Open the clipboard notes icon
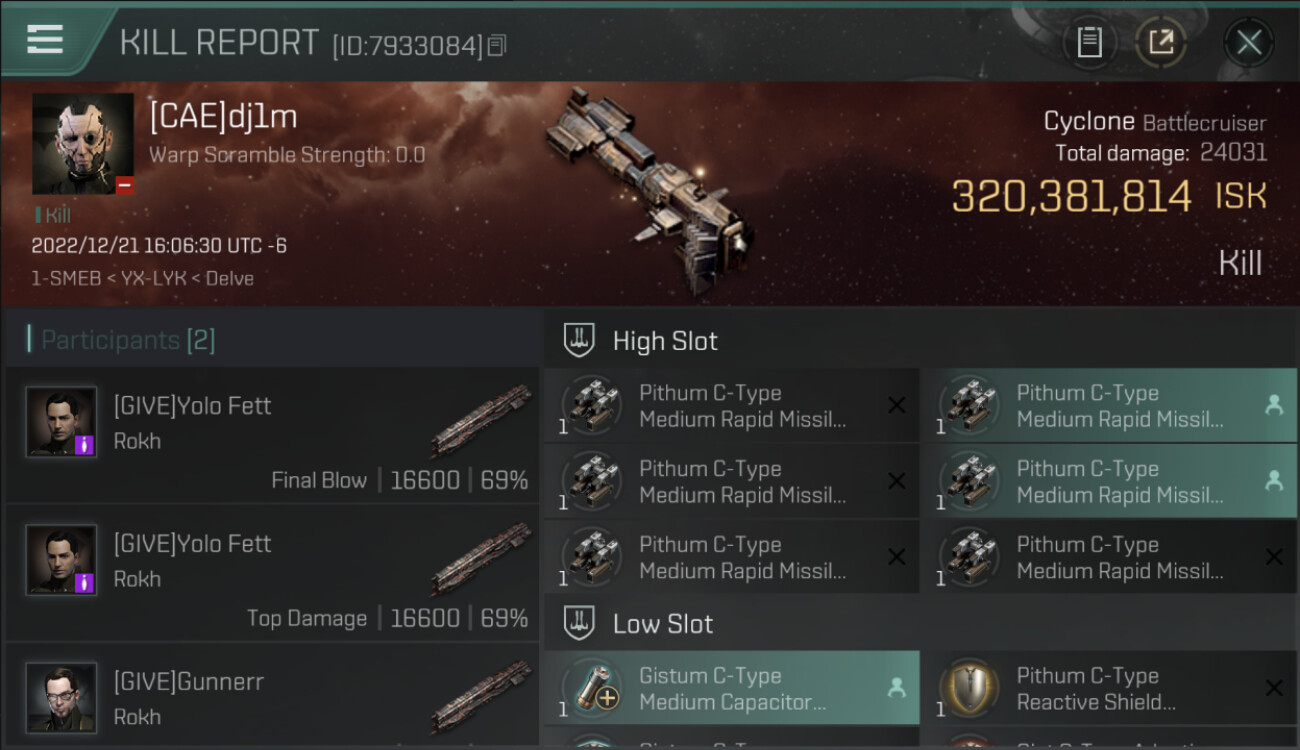This screenshot has height=750, width=1300. click(1089, 42)
